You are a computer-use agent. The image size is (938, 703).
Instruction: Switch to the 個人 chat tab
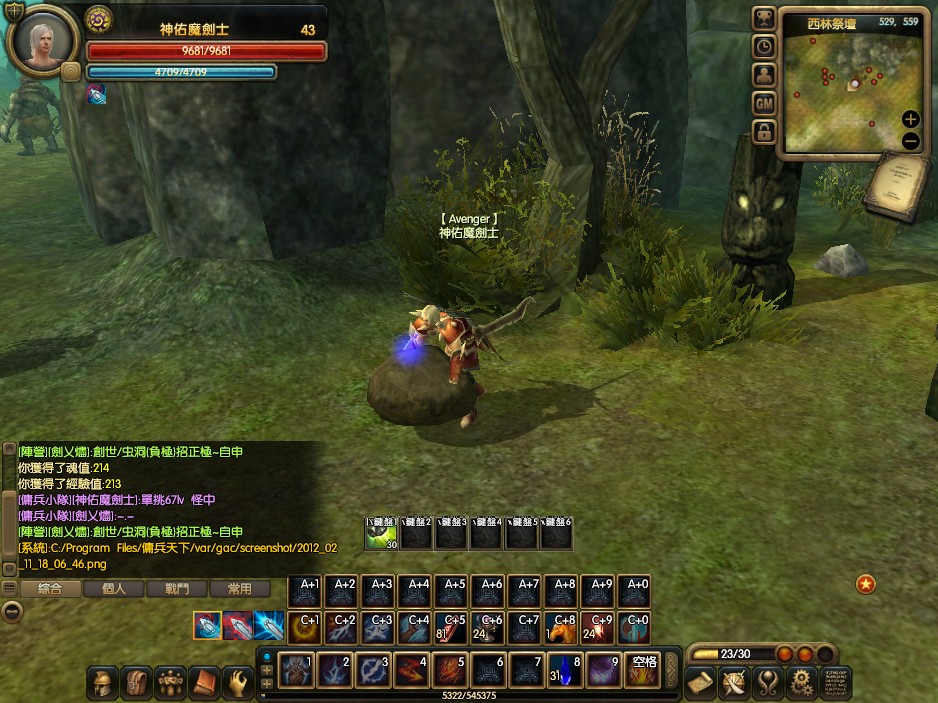(113, 589)
